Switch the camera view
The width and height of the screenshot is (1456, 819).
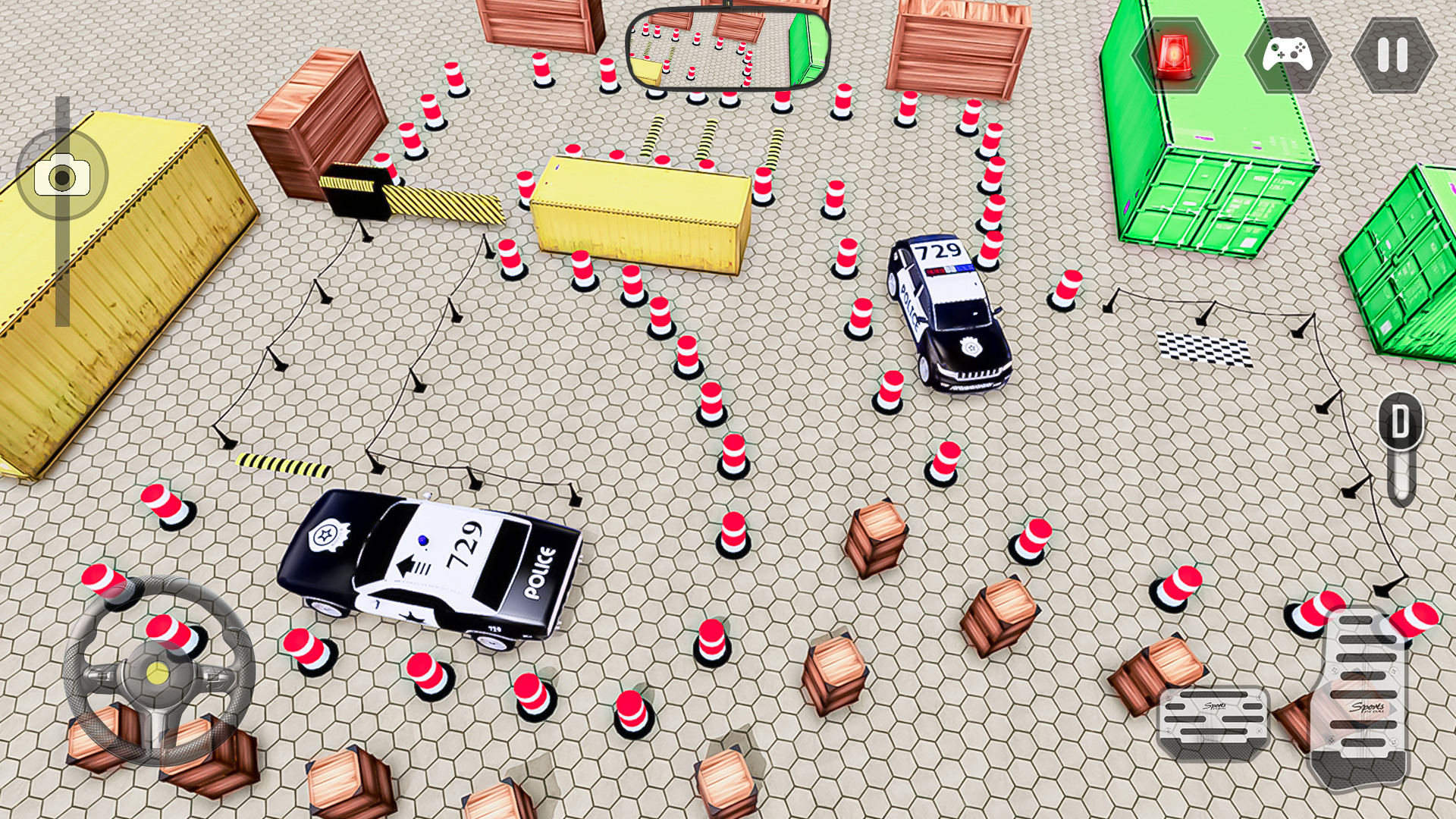tap(62, 177)
